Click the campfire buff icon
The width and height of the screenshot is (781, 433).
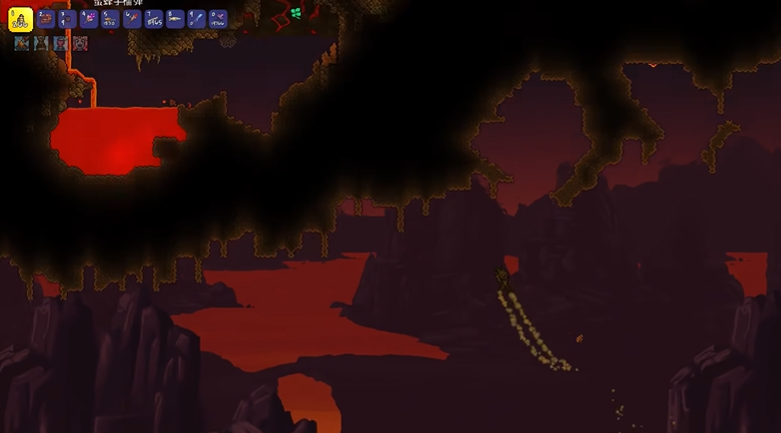tap(21, 44)
